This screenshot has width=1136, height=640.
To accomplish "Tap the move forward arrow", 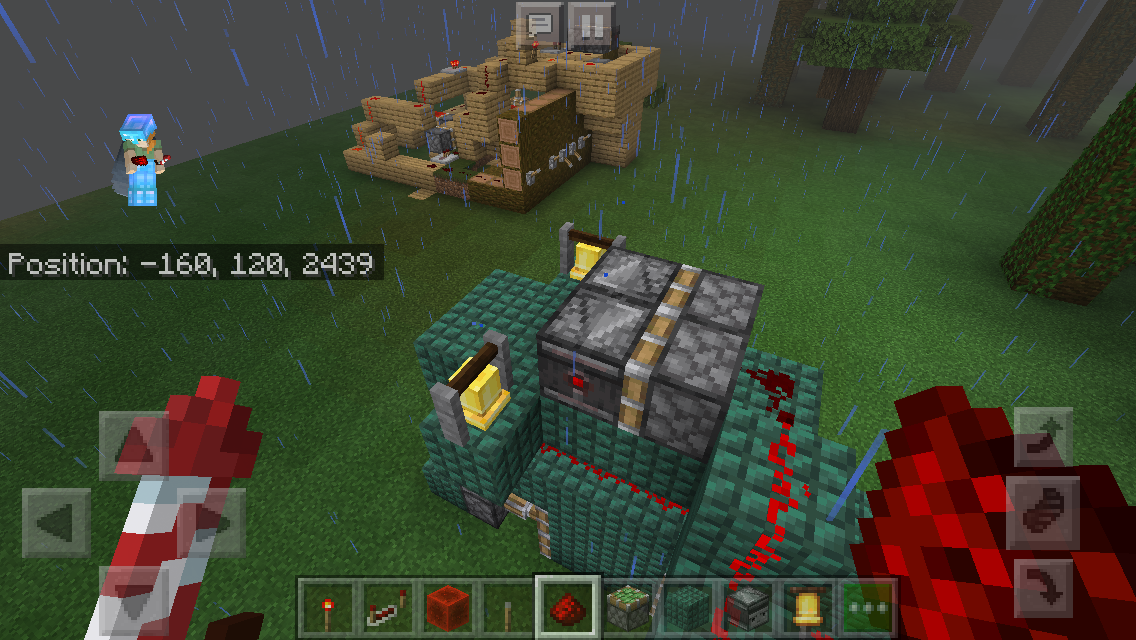I will [x=135, y=445].
